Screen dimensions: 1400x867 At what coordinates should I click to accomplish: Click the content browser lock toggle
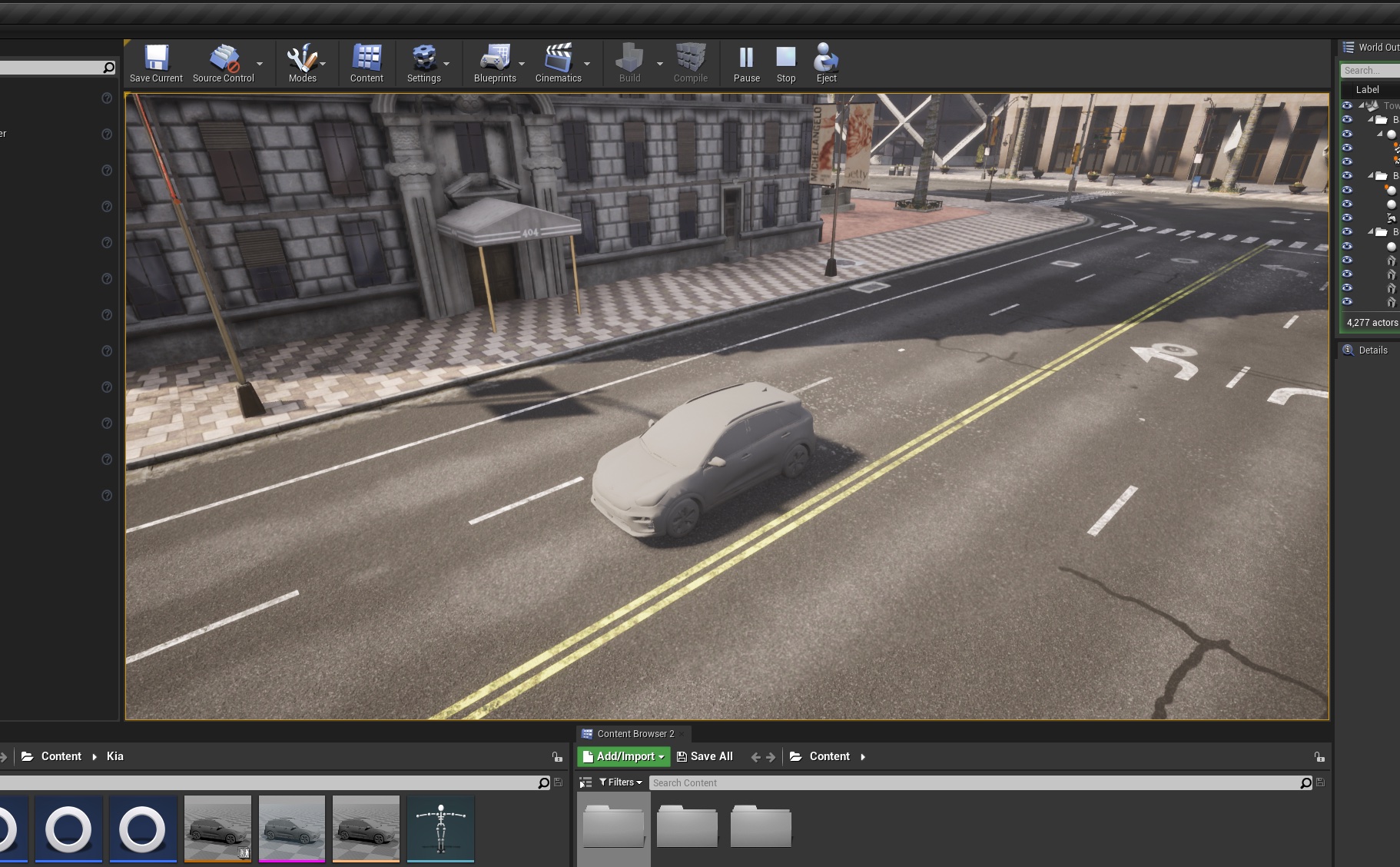(1319, 757)
